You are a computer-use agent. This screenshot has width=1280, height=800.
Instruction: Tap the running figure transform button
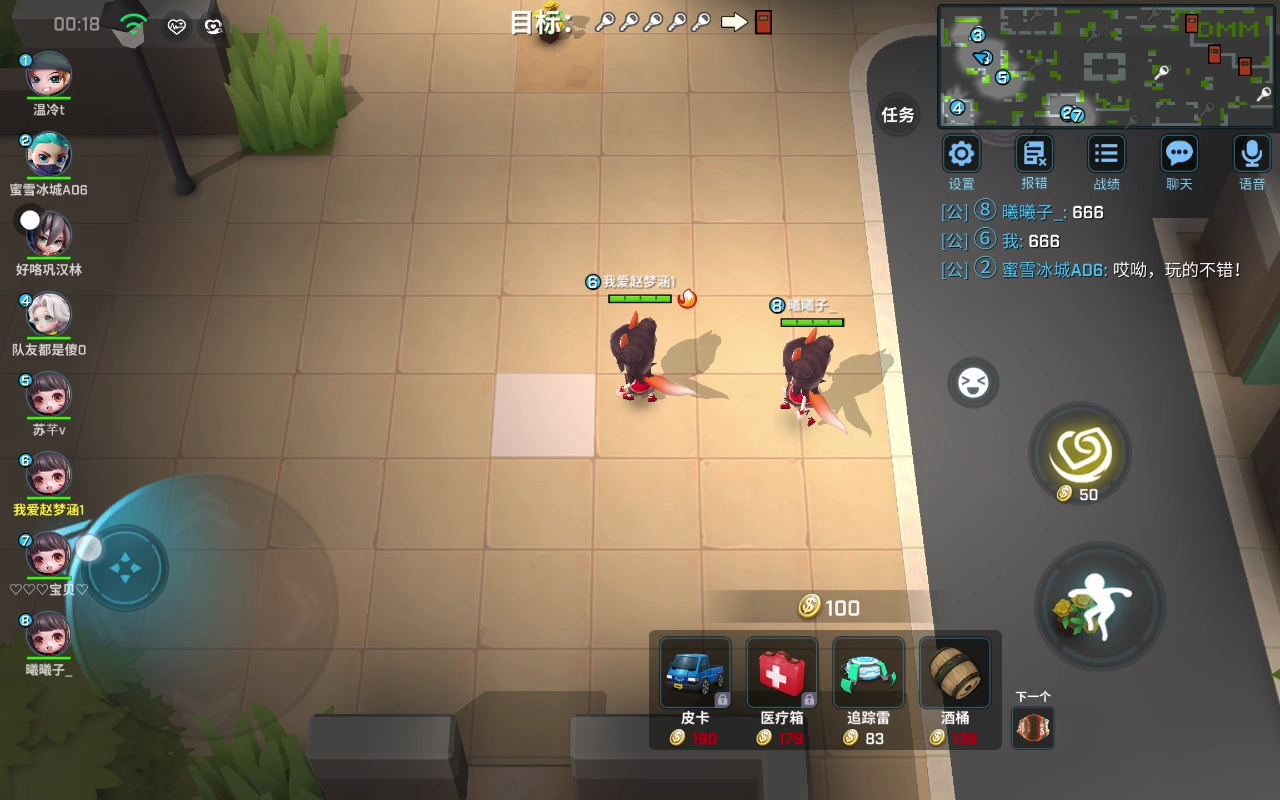tap(1100, 607)
